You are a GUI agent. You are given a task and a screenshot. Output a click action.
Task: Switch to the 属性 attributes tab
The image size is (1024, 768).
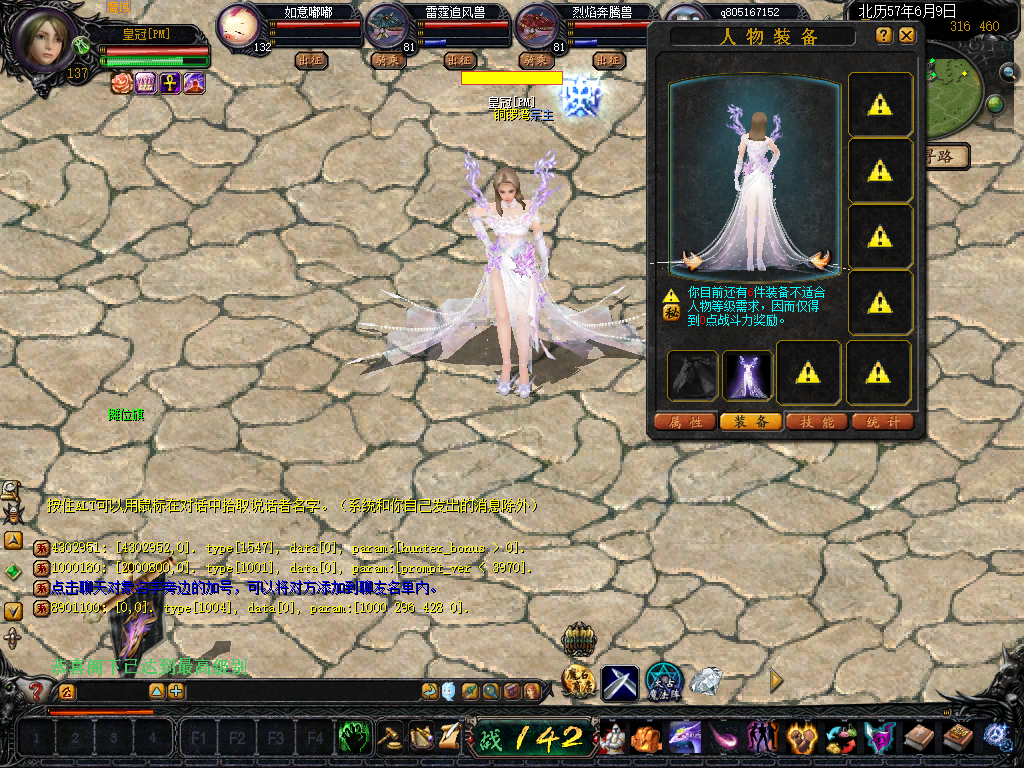[685, 422]
